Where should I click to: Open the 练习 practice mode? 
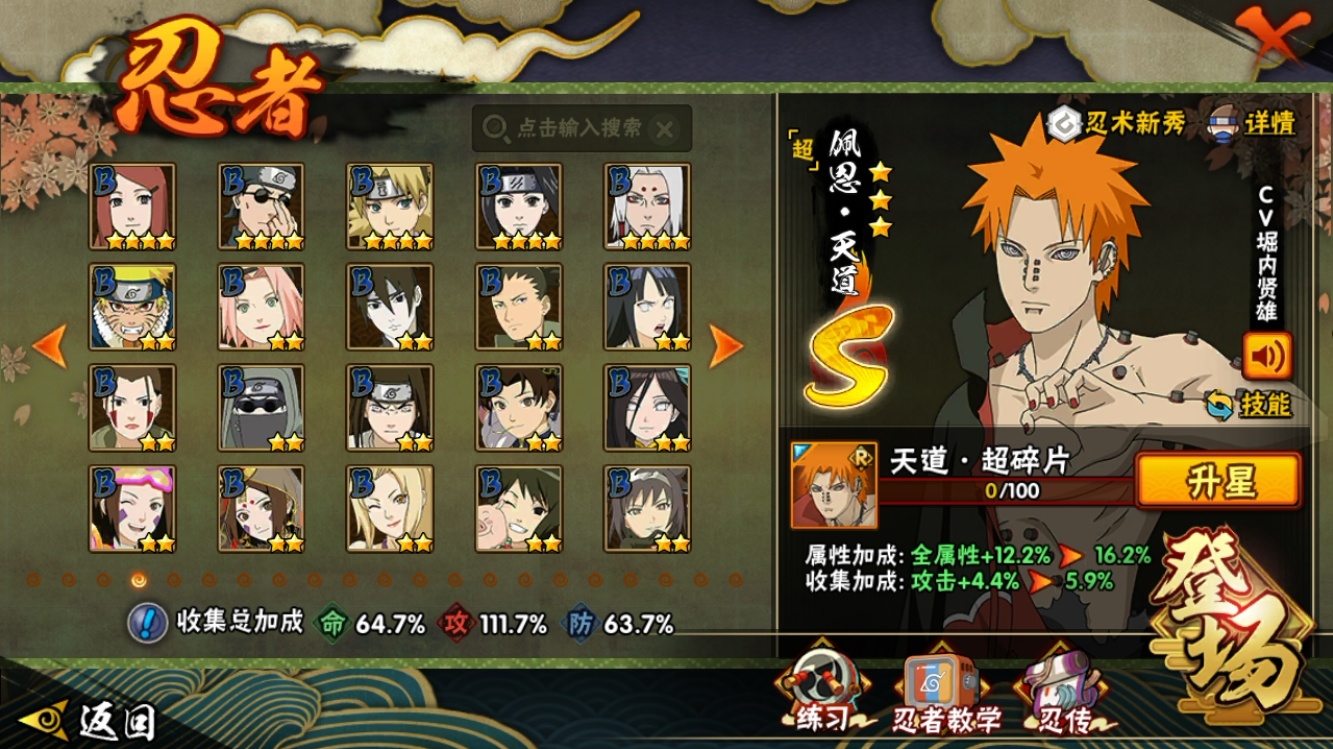[822, 693]
